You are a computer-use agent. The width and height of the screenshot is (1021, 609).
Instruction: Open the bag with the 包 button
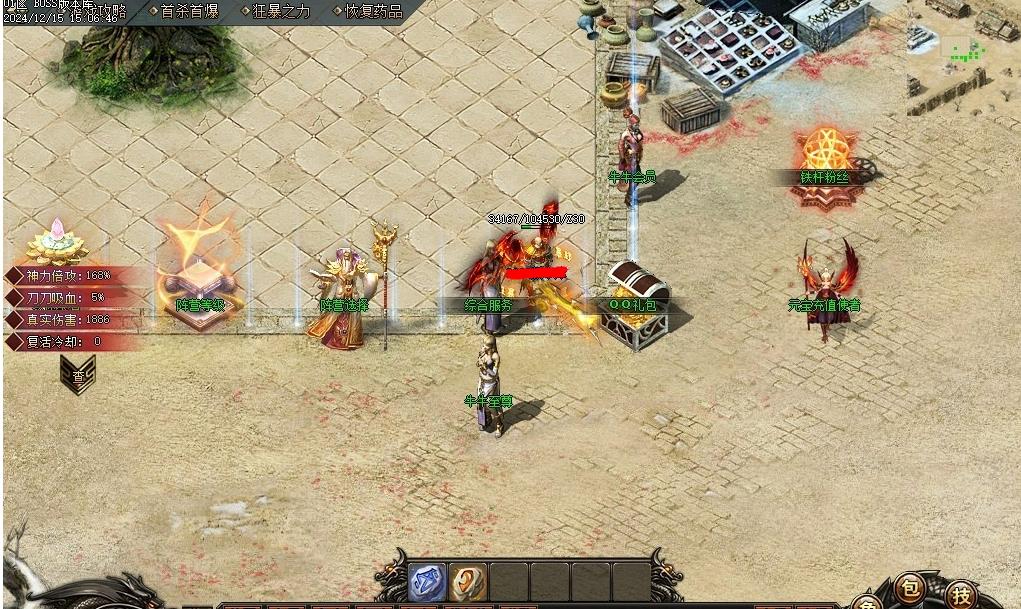point(909,587)
